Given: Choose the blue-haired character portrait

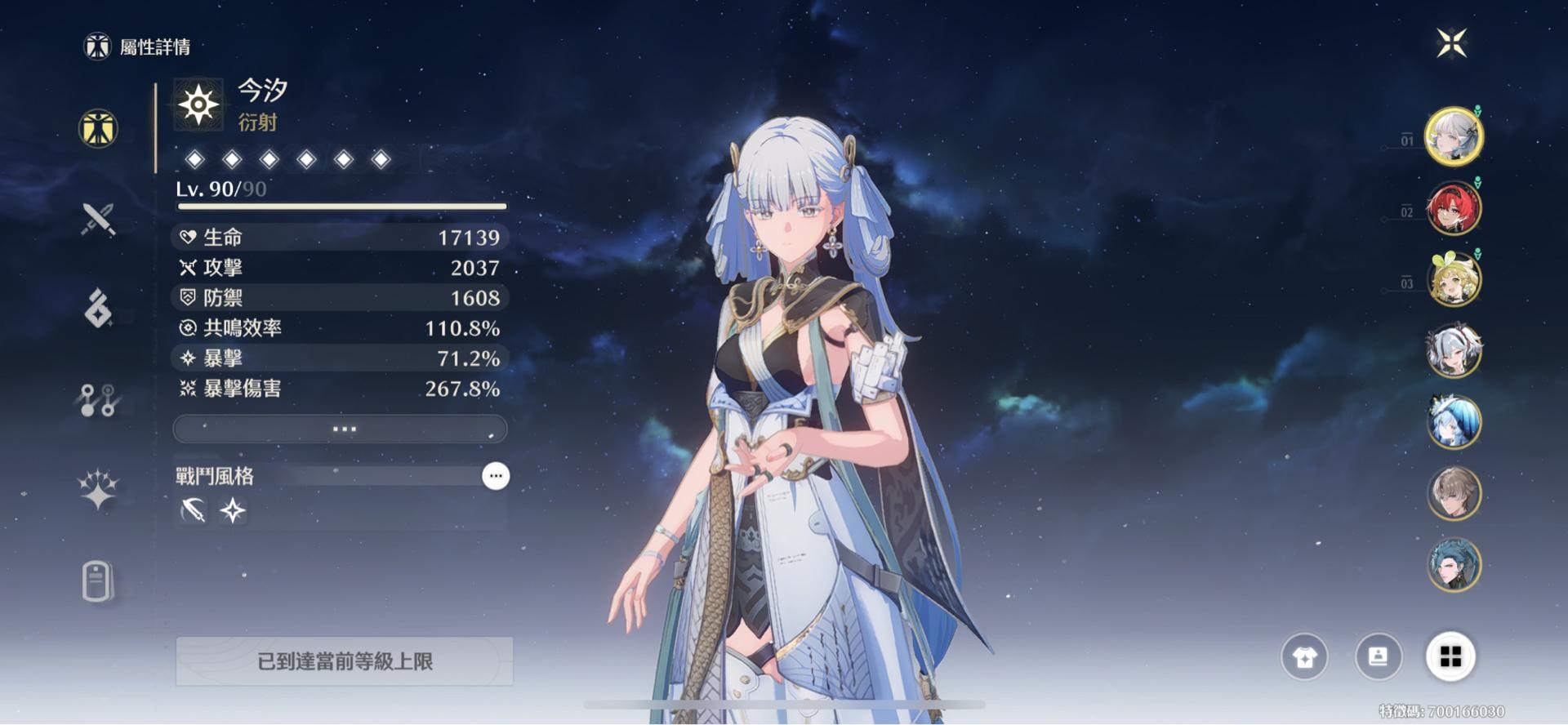Looking at the screenshot, I should [1454, 422].
